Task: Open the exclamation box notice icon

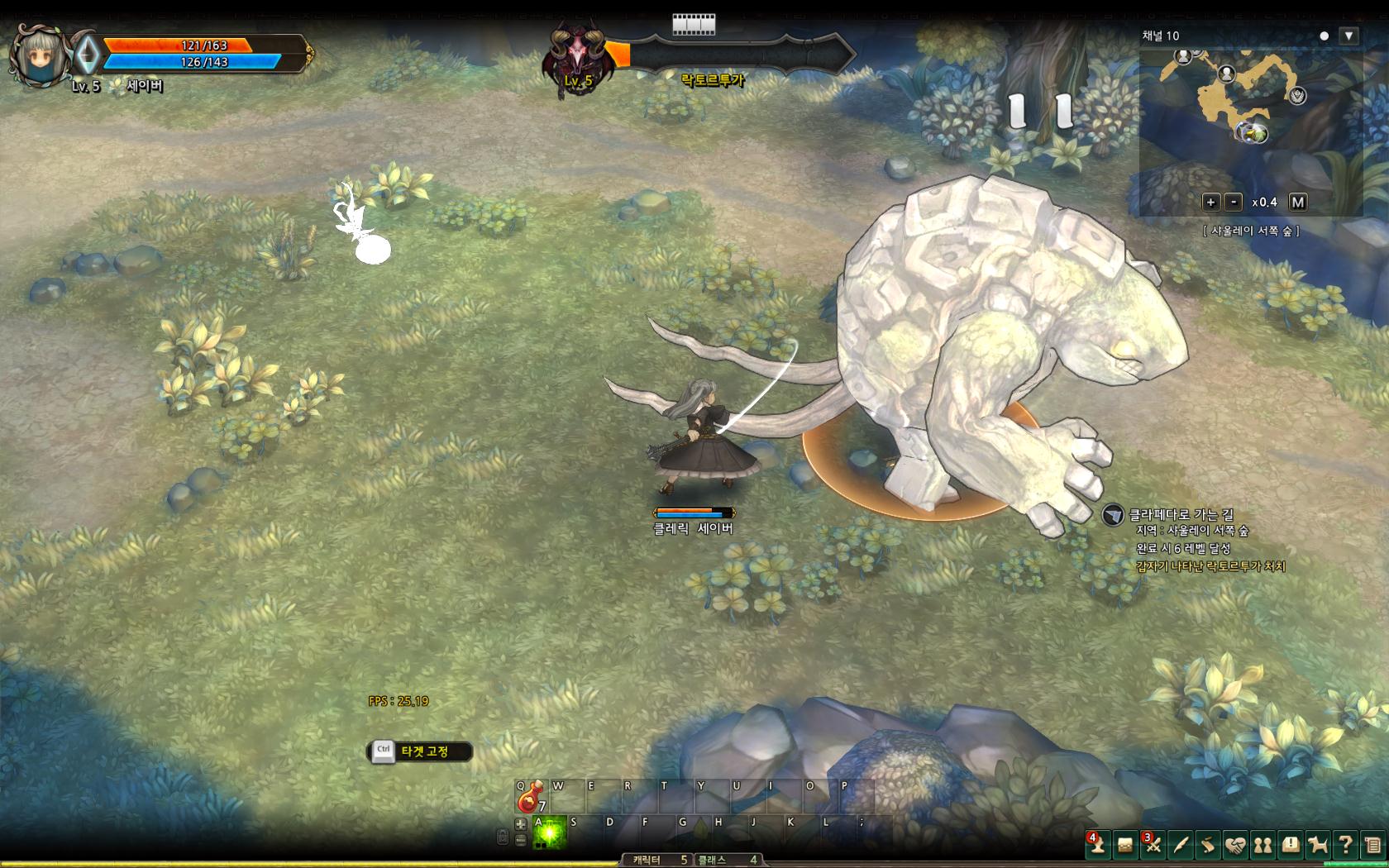Action: (x=1291, y=844)
